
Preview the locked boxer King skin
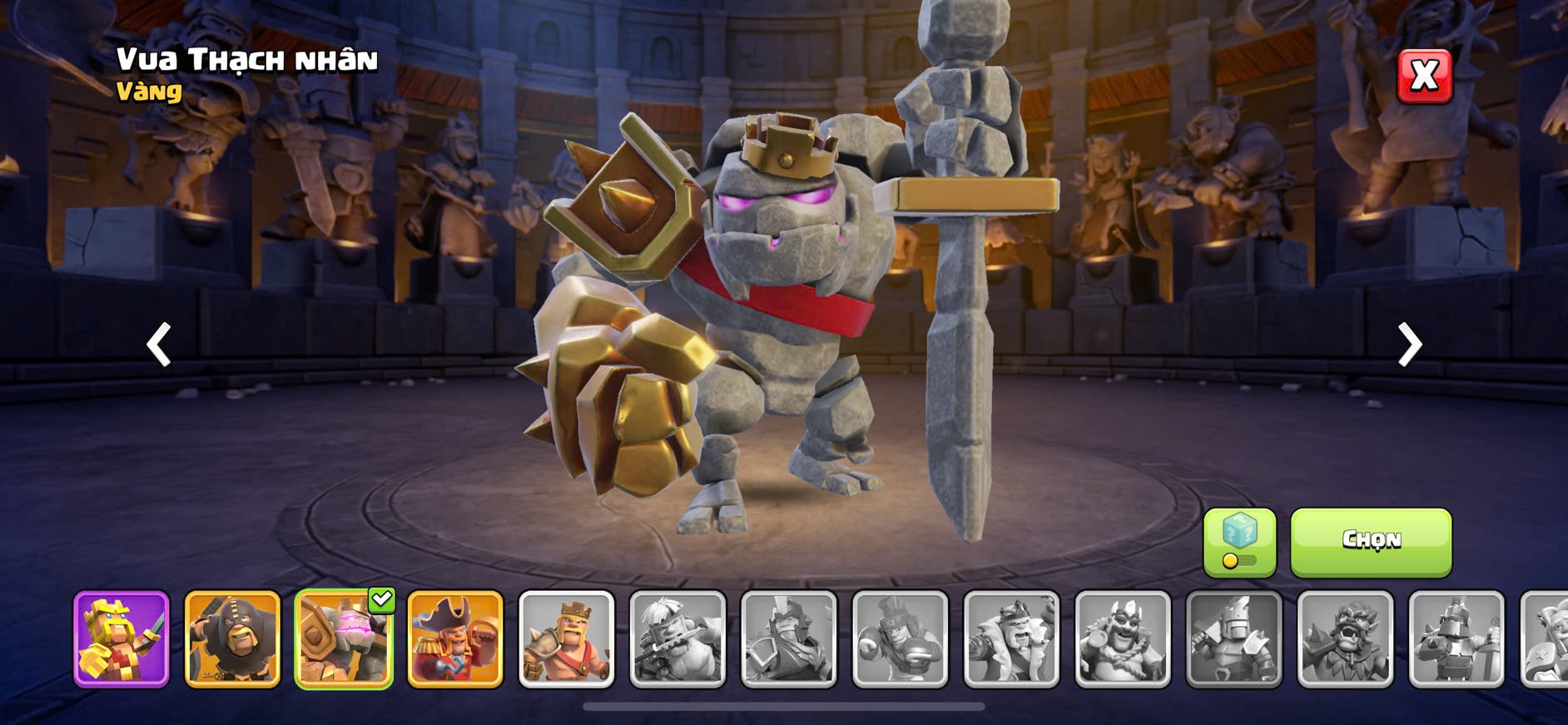tap(900, 639)
